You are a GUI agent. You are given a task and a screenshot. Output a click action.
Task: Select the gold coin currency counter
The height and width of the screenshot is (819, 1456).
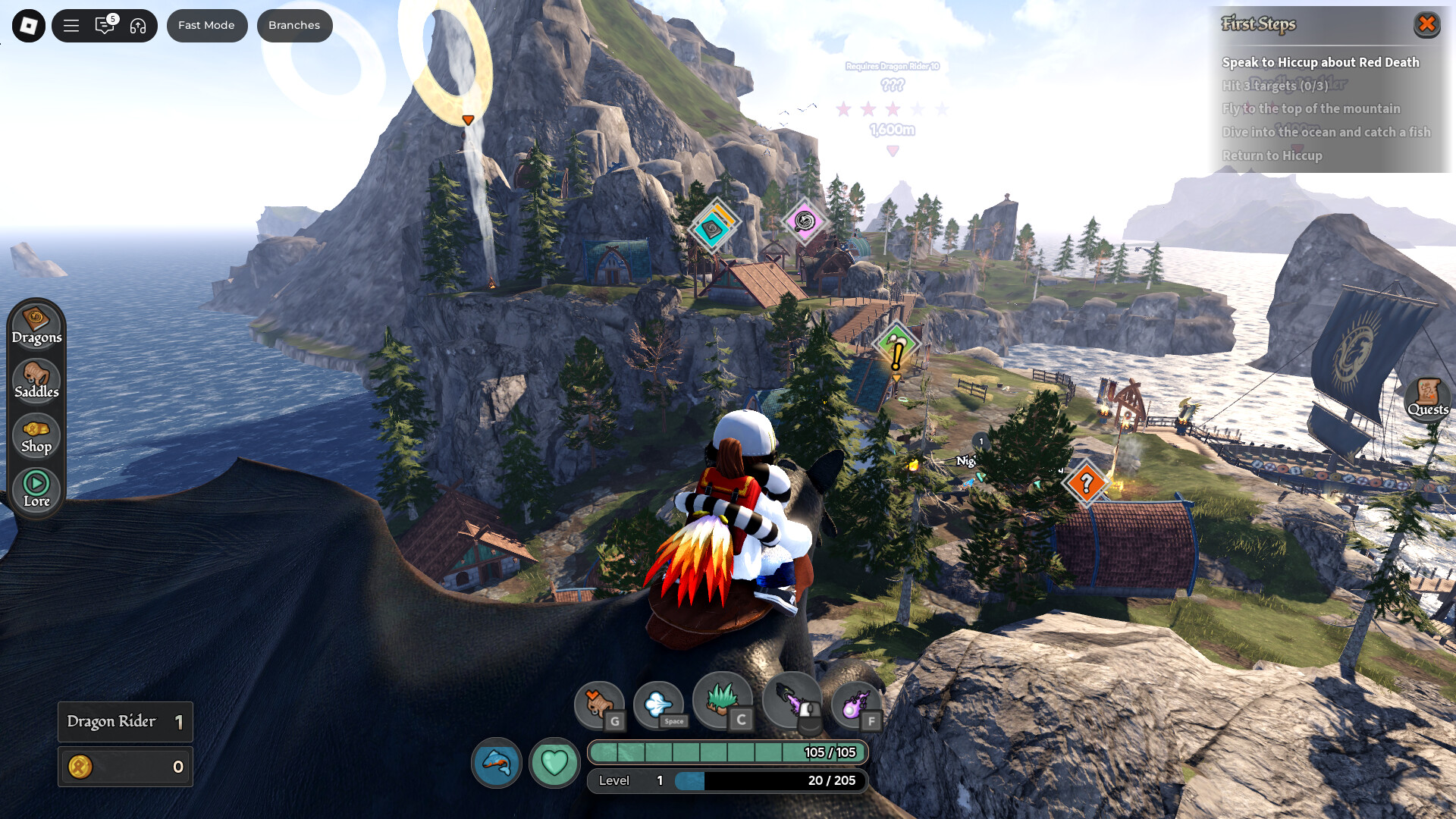coord(126,767)
